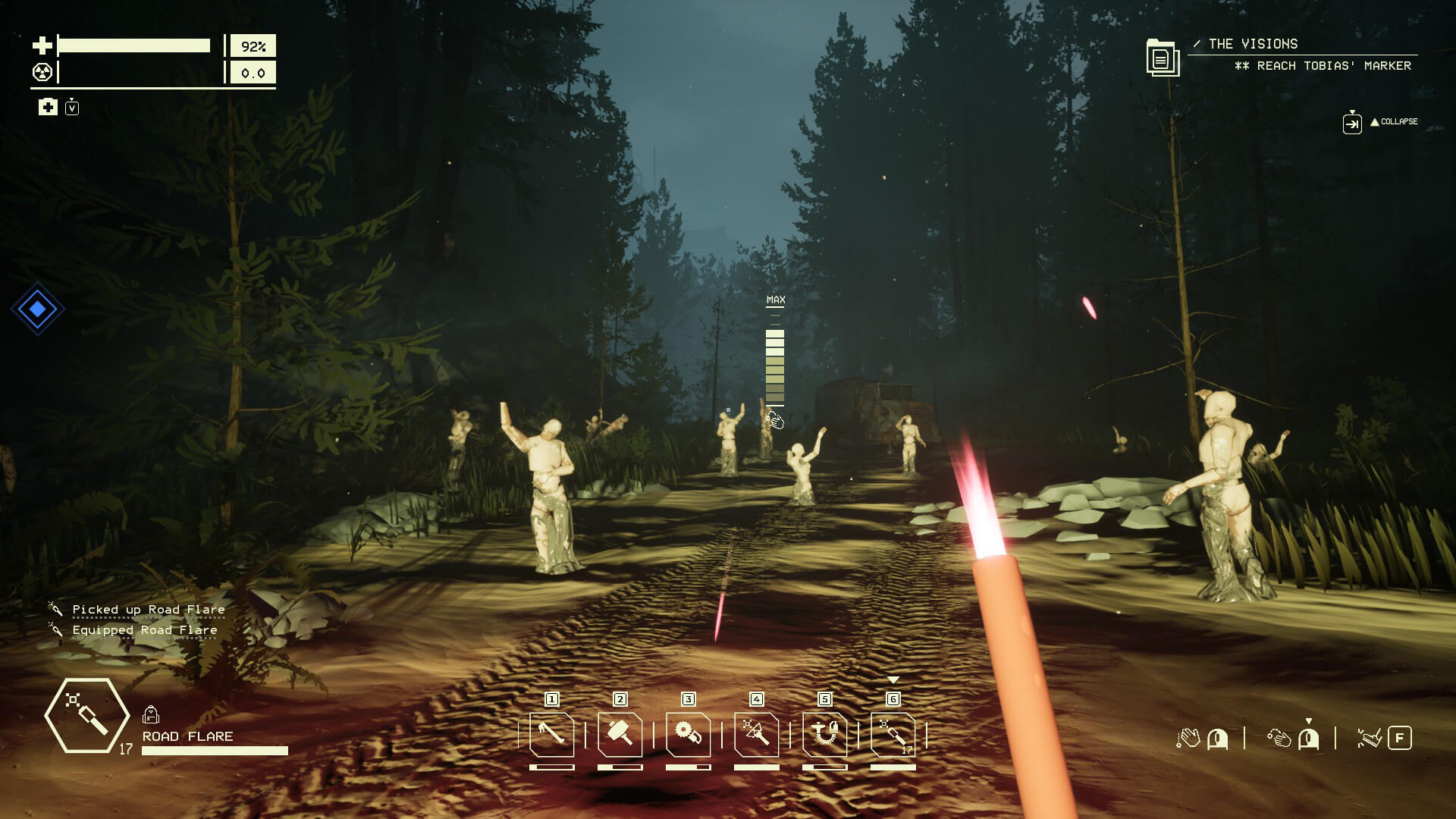Switch to the flashlight in slot 4
Image resolution: width=1456 pixels, height=819 pixels.
[x=756, y=734]
